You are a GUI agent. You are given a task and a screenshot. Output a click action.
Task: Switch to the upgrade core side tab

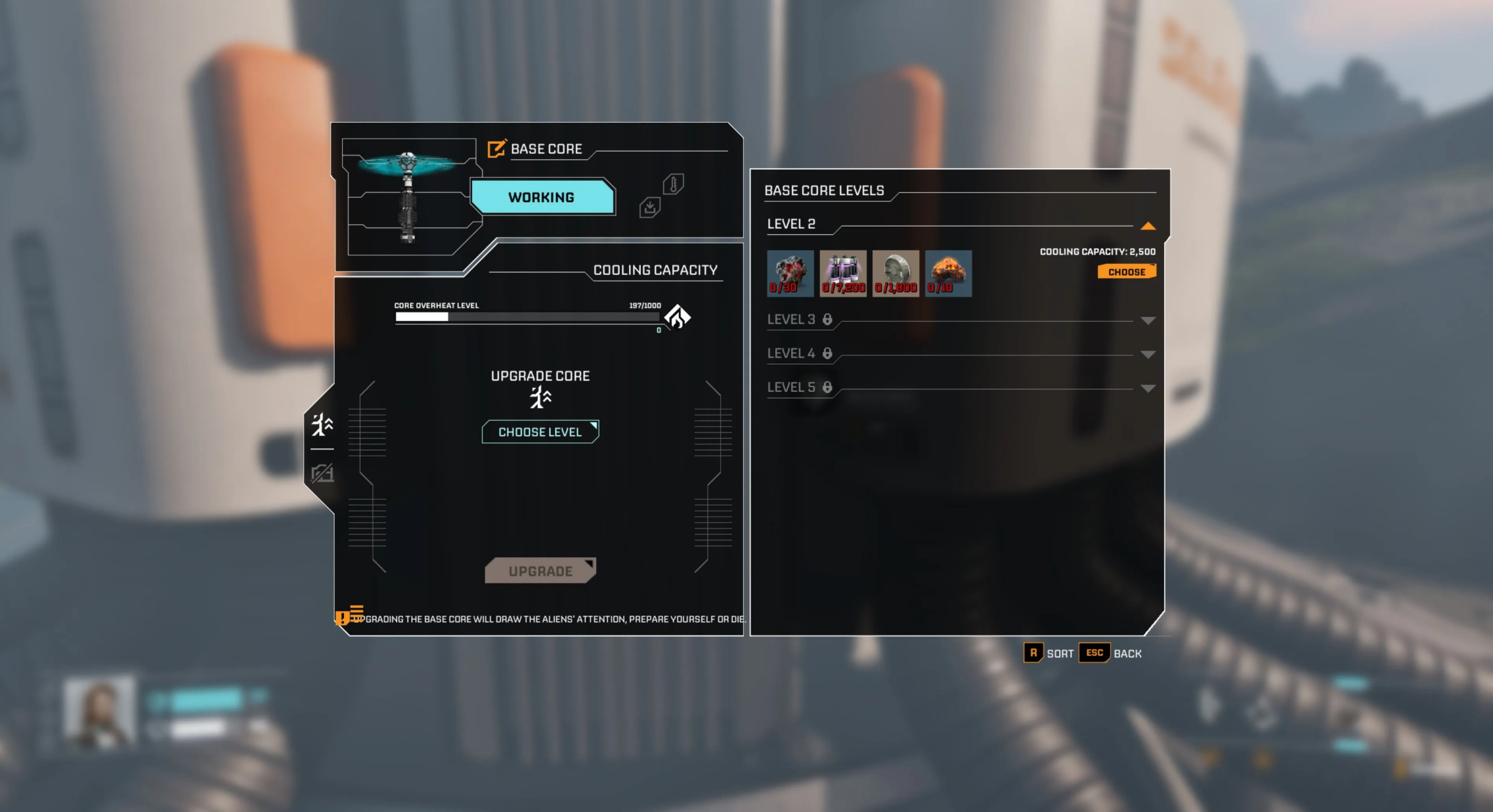[322, 425]
